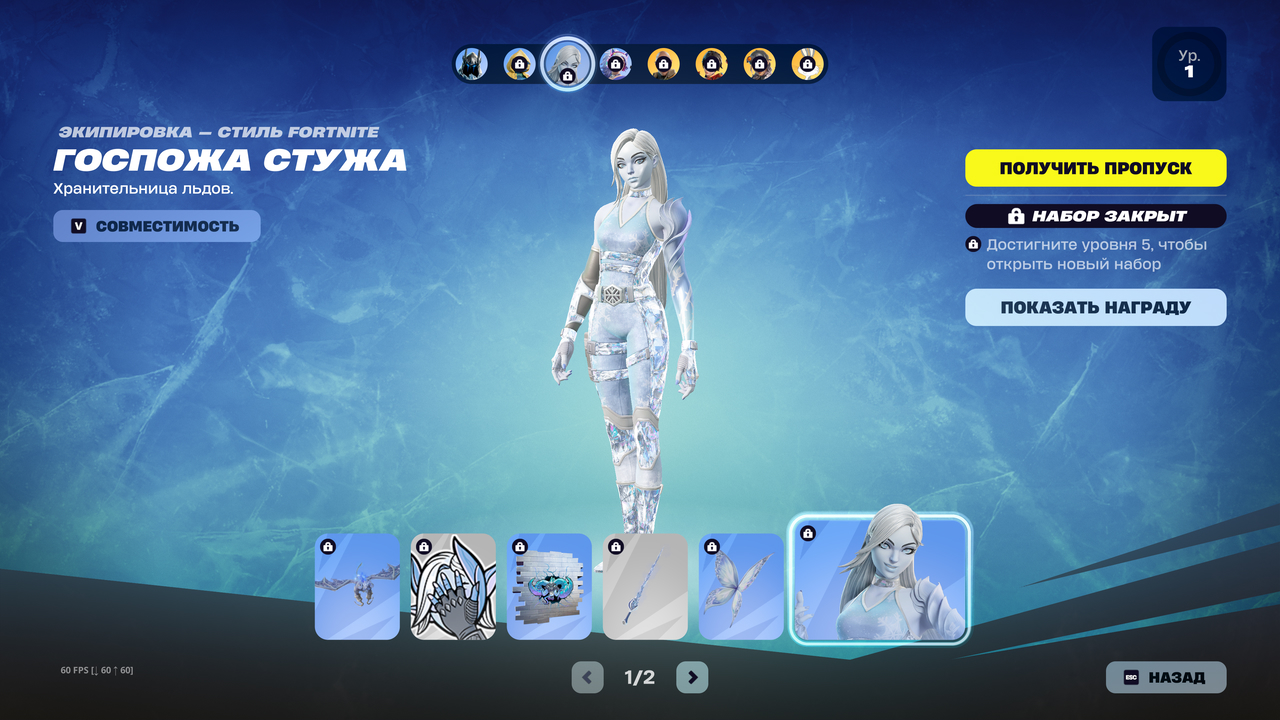Switch to the horned armored knight set

click(x=471, y=64)
